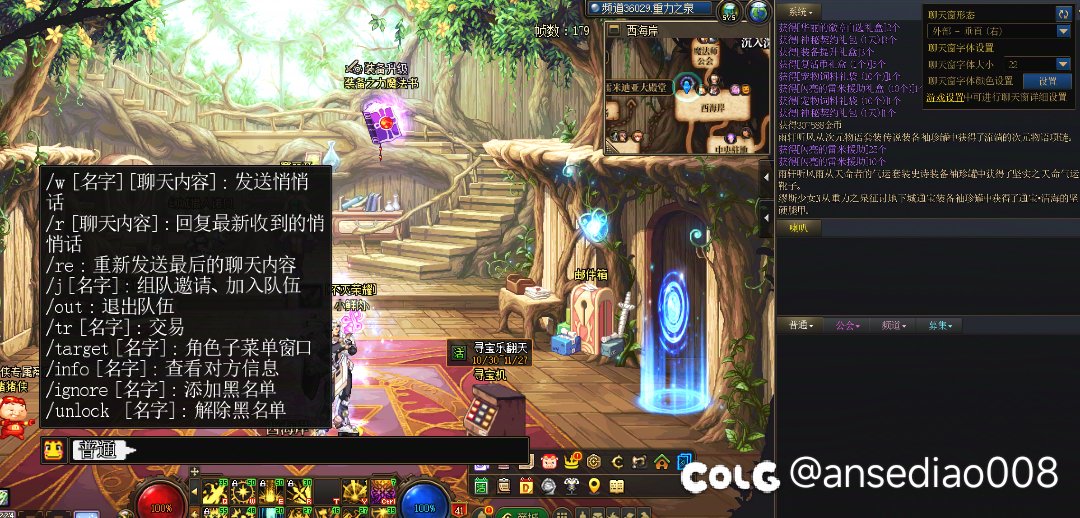The width and height of the screenshot is (1080, 518).
Task: Click the yellow map pin icon
Action: coord(594,486)
